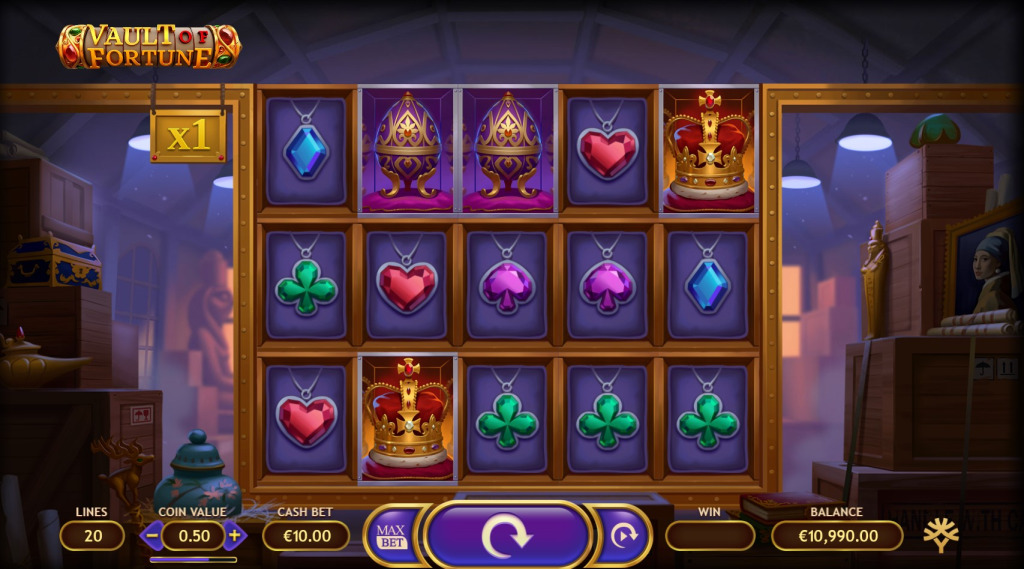Image resolution: width=1024 pixels, height=569 pixels.
Task: Increase coin value with the plus arrow
Action: (x=234, y=535)
